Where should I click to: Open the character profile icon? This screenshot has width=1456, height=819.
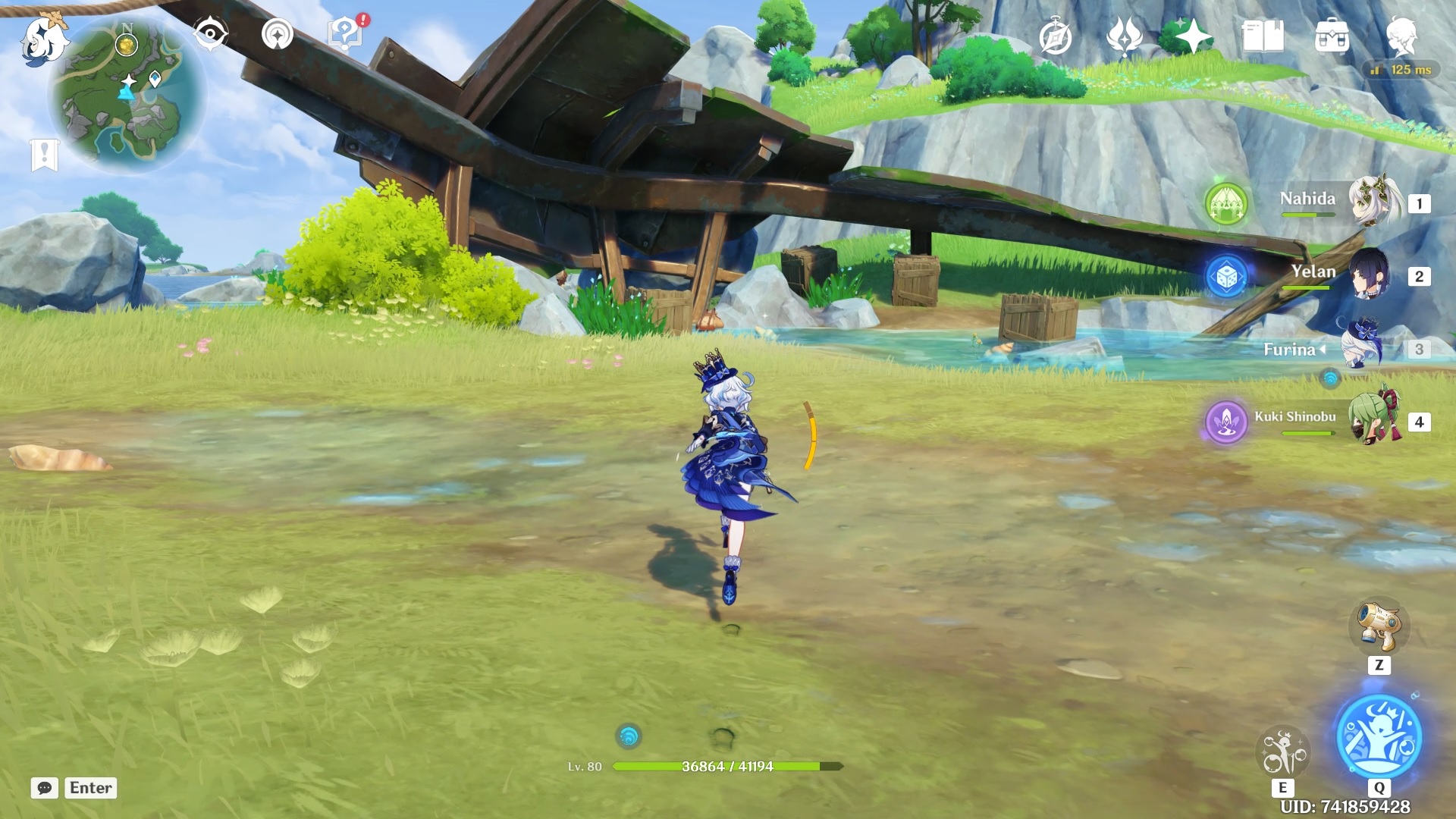(1401, 36)
